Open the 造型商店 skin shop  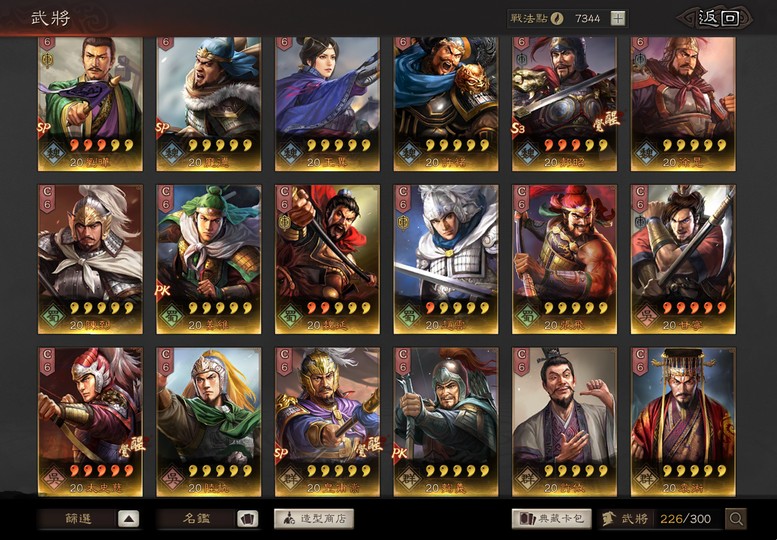313,518
